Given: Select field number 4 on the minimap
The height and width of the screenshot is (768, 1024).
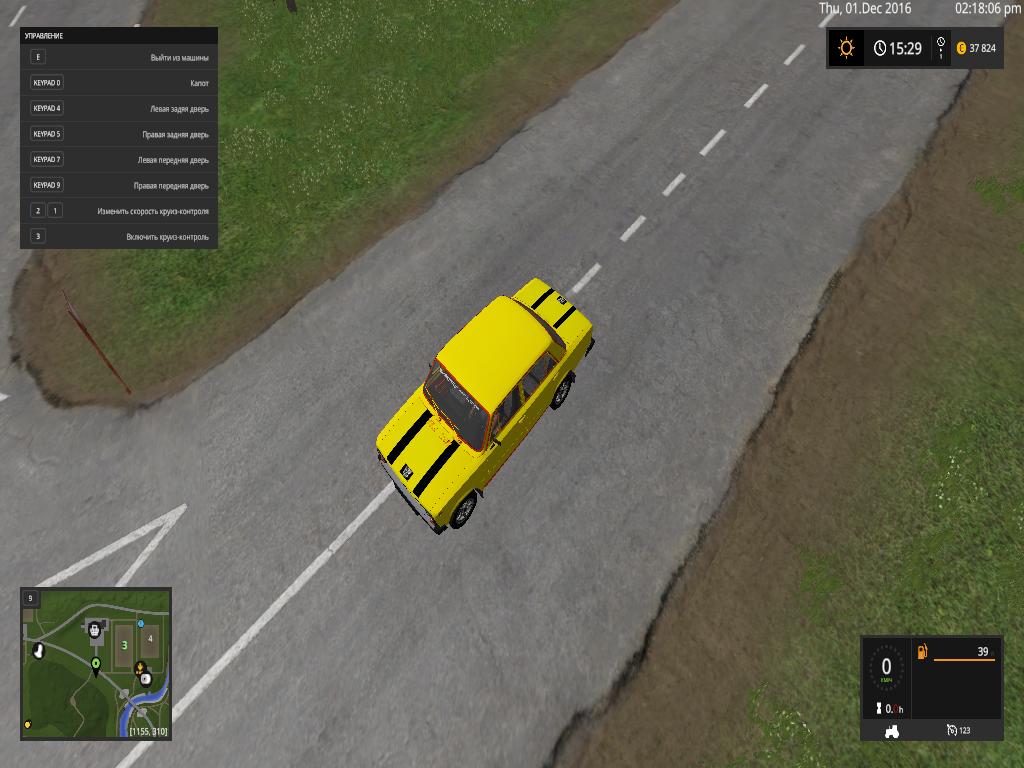Looking at the screenshot, I should pos(150,637).
